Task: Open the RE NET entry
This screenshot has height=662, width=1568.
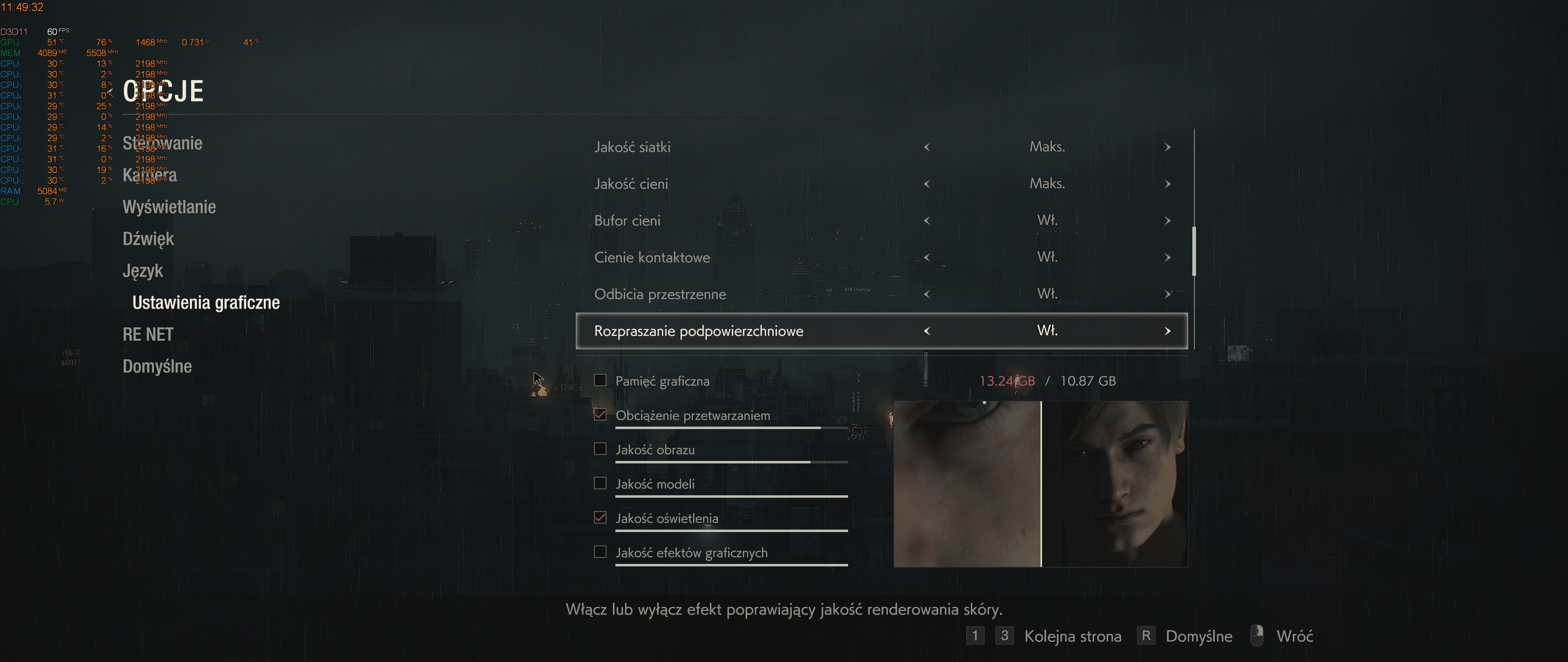Action: click(x=148, y=334)
